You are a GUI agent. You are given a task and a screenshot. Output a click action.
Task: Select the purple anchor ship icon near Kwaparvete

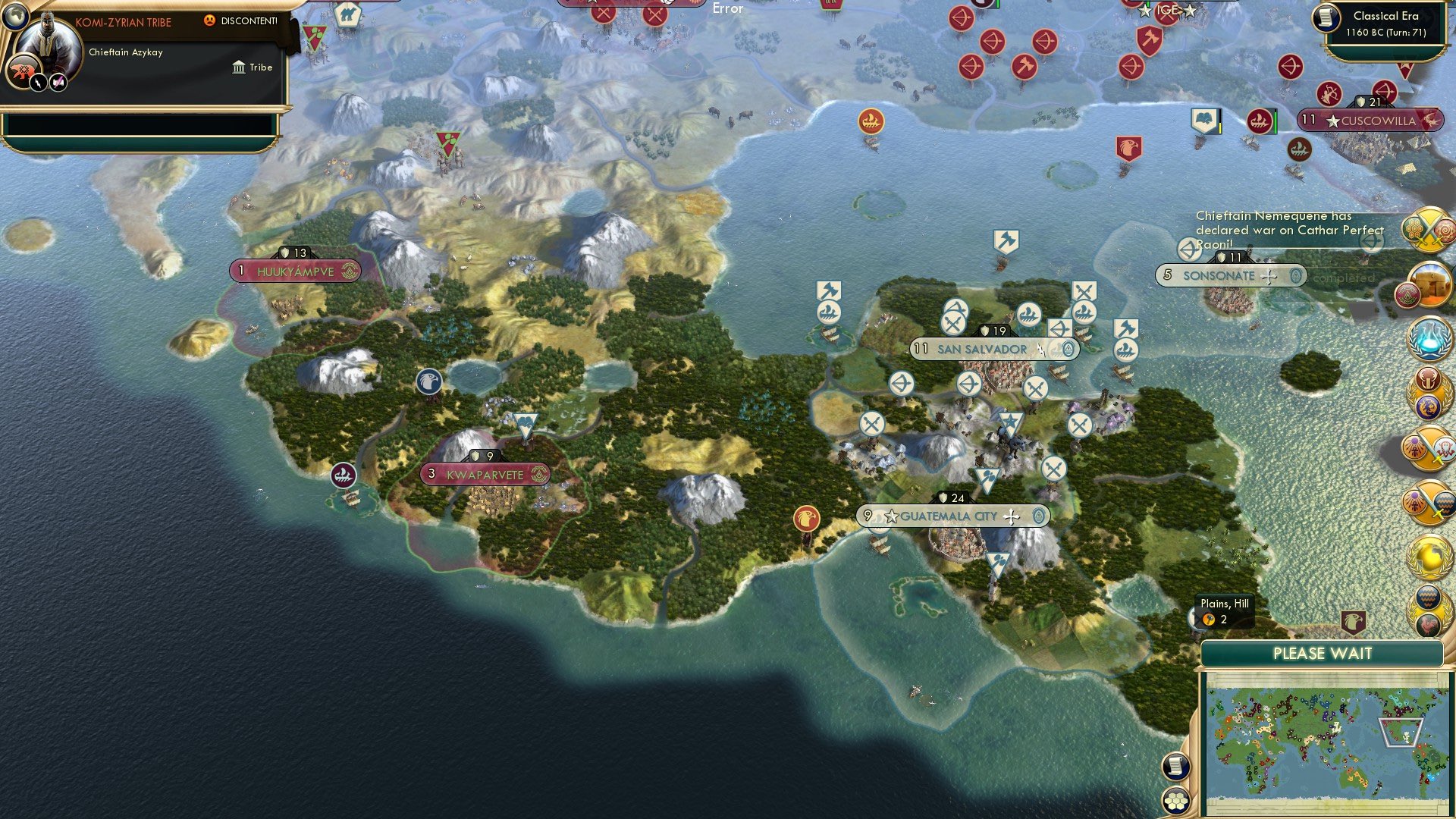point(345,474)
